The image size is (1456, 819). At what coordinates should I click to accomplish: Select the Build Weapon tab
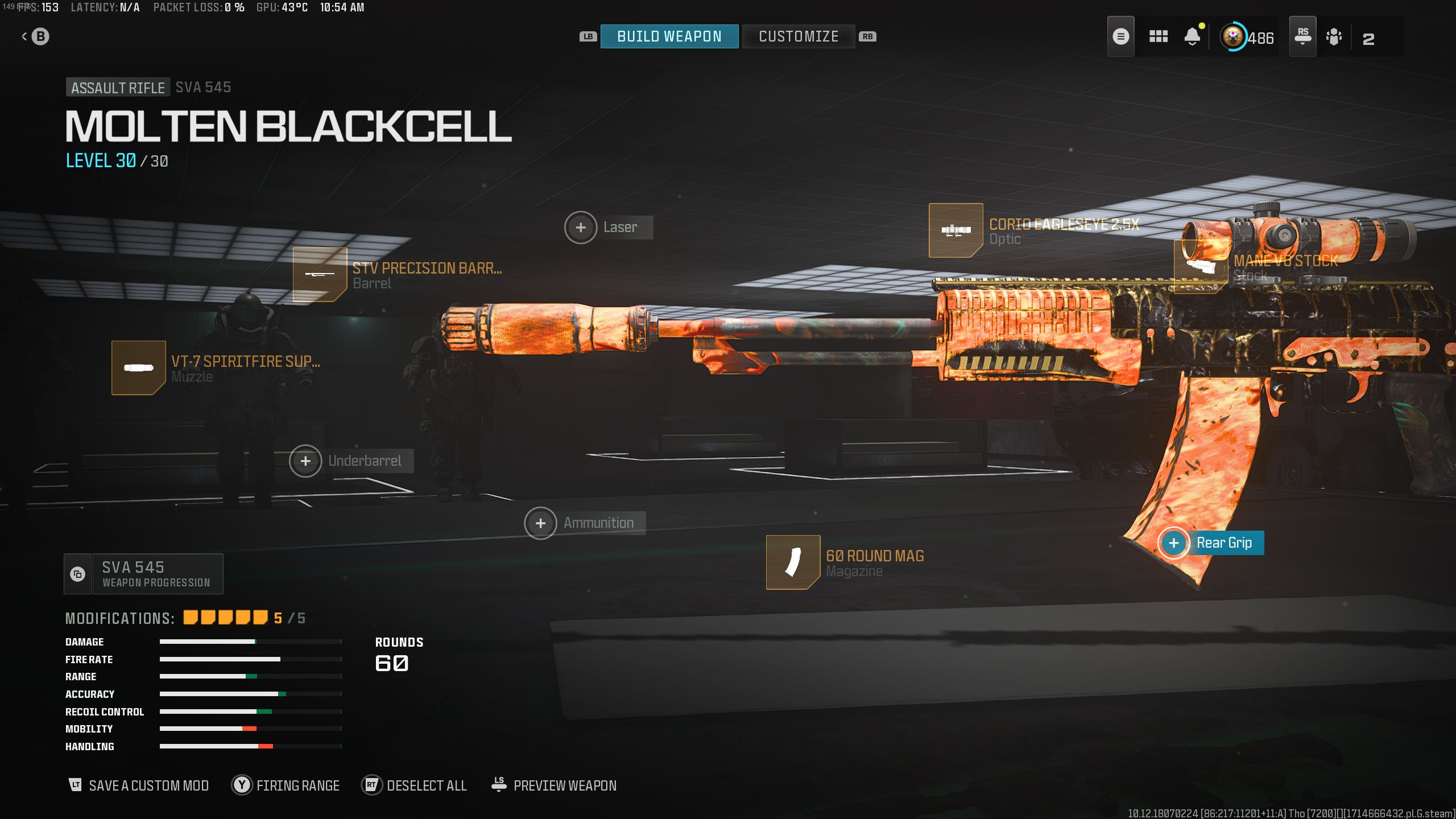point(669,36)
